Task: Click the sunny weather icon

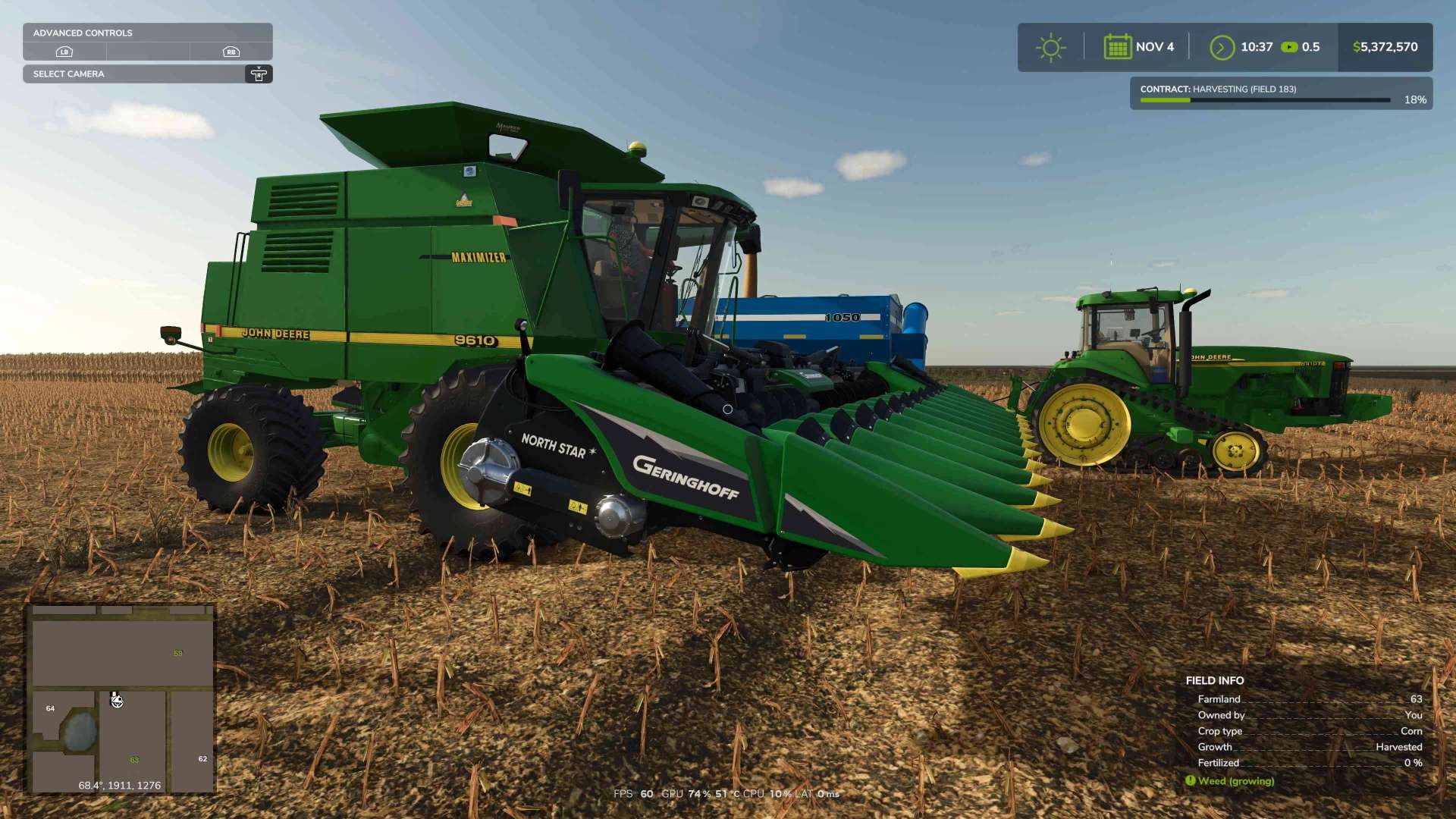Action: tap(1050, 47)
